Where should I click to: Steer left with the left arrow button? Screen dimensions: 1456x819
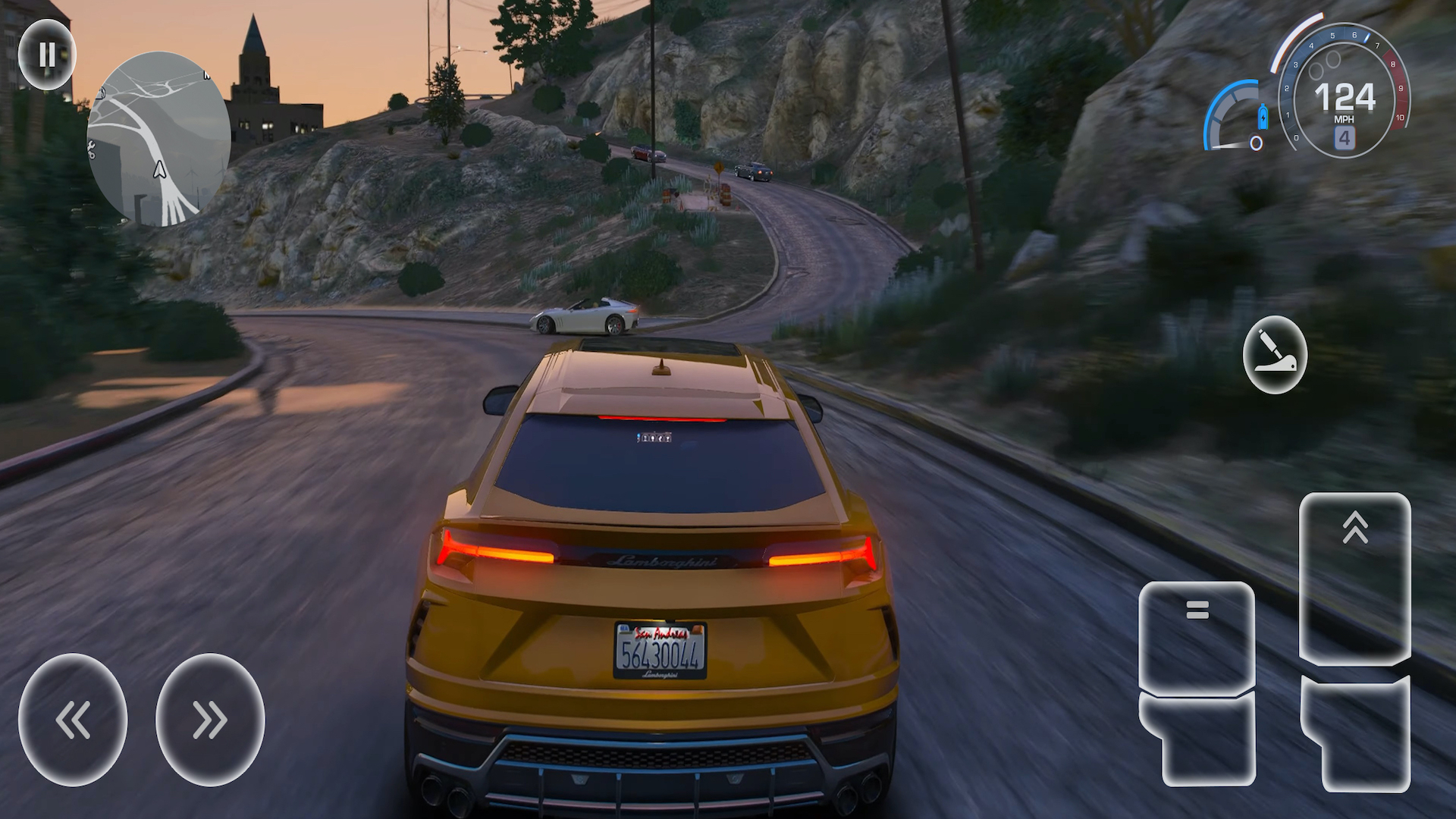pos(73,719)
